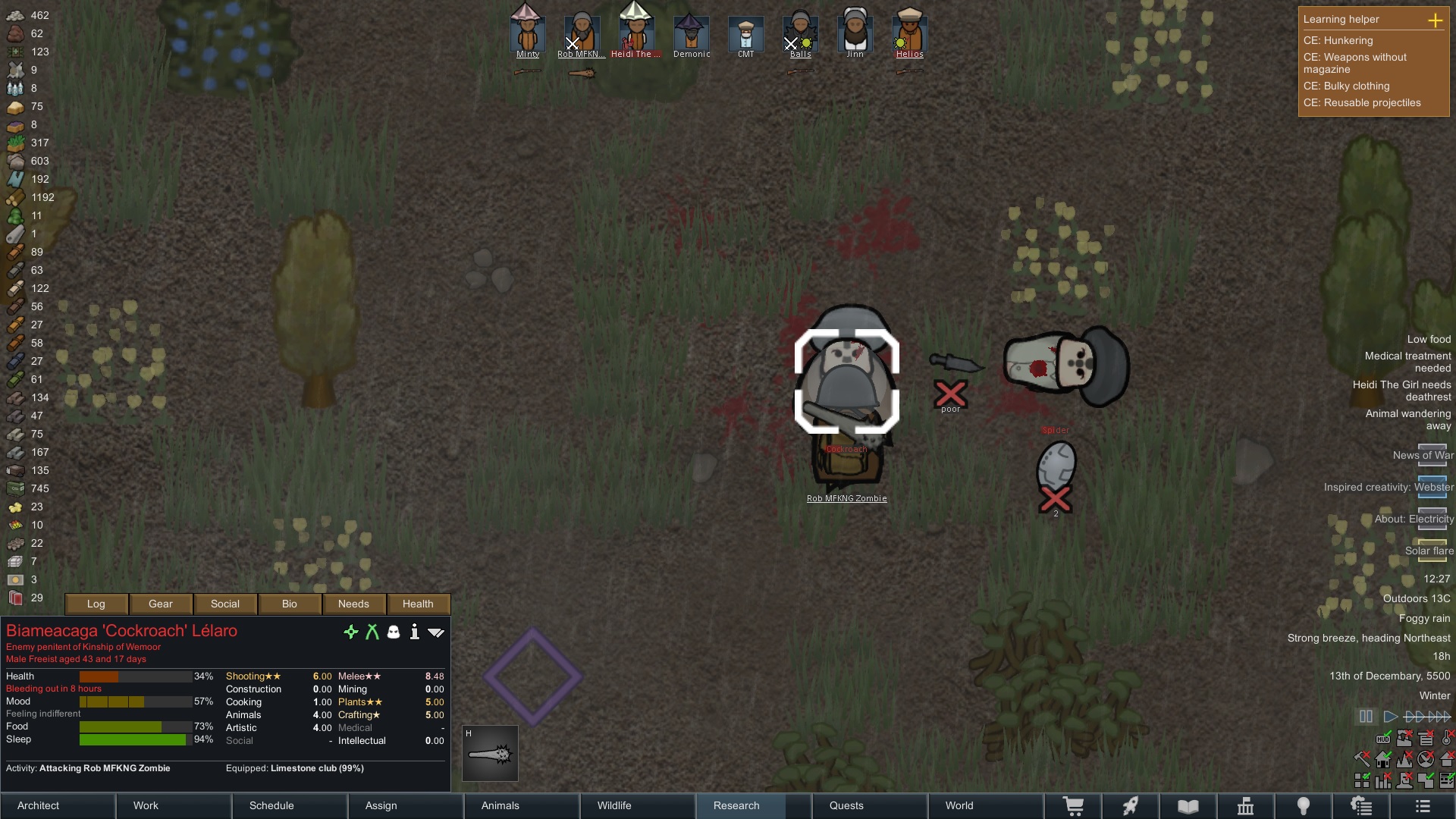This screenshot has height=819, width=1456.
Task: Switch to the Health tab of the pawn panel
Action: point(418,604)
